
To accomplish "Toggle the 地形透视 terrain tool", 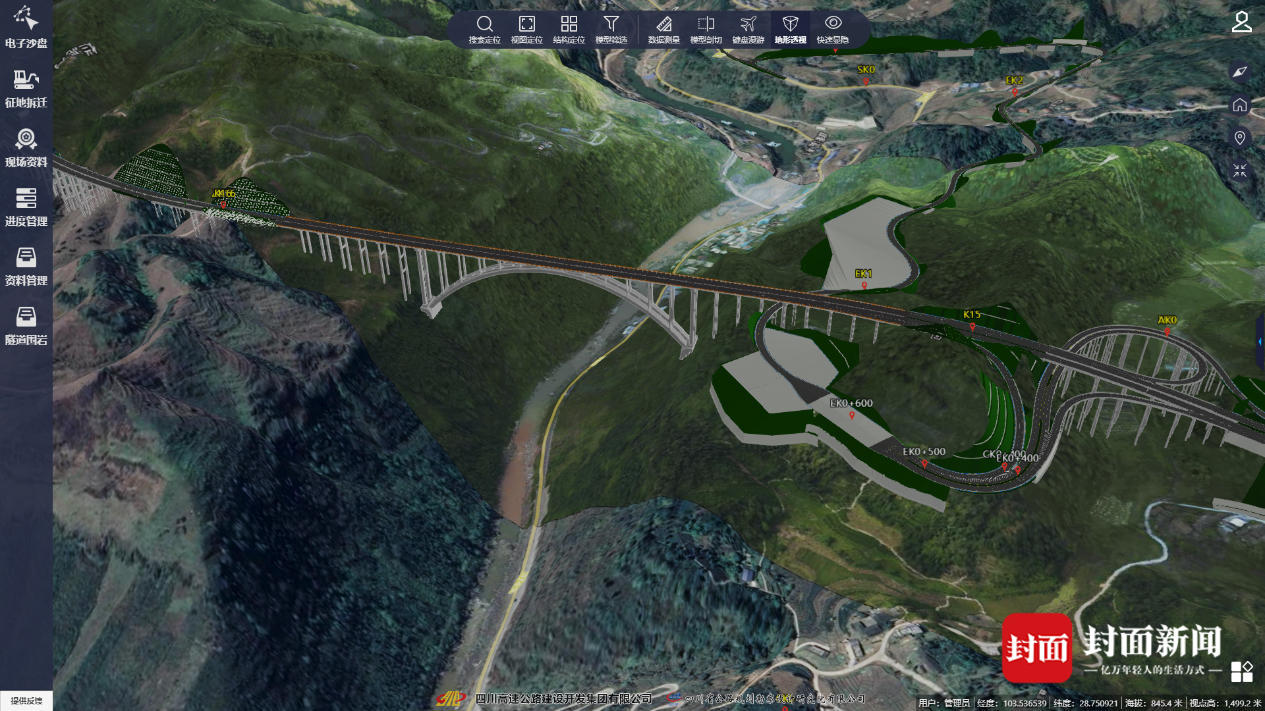I will (790, 28).
